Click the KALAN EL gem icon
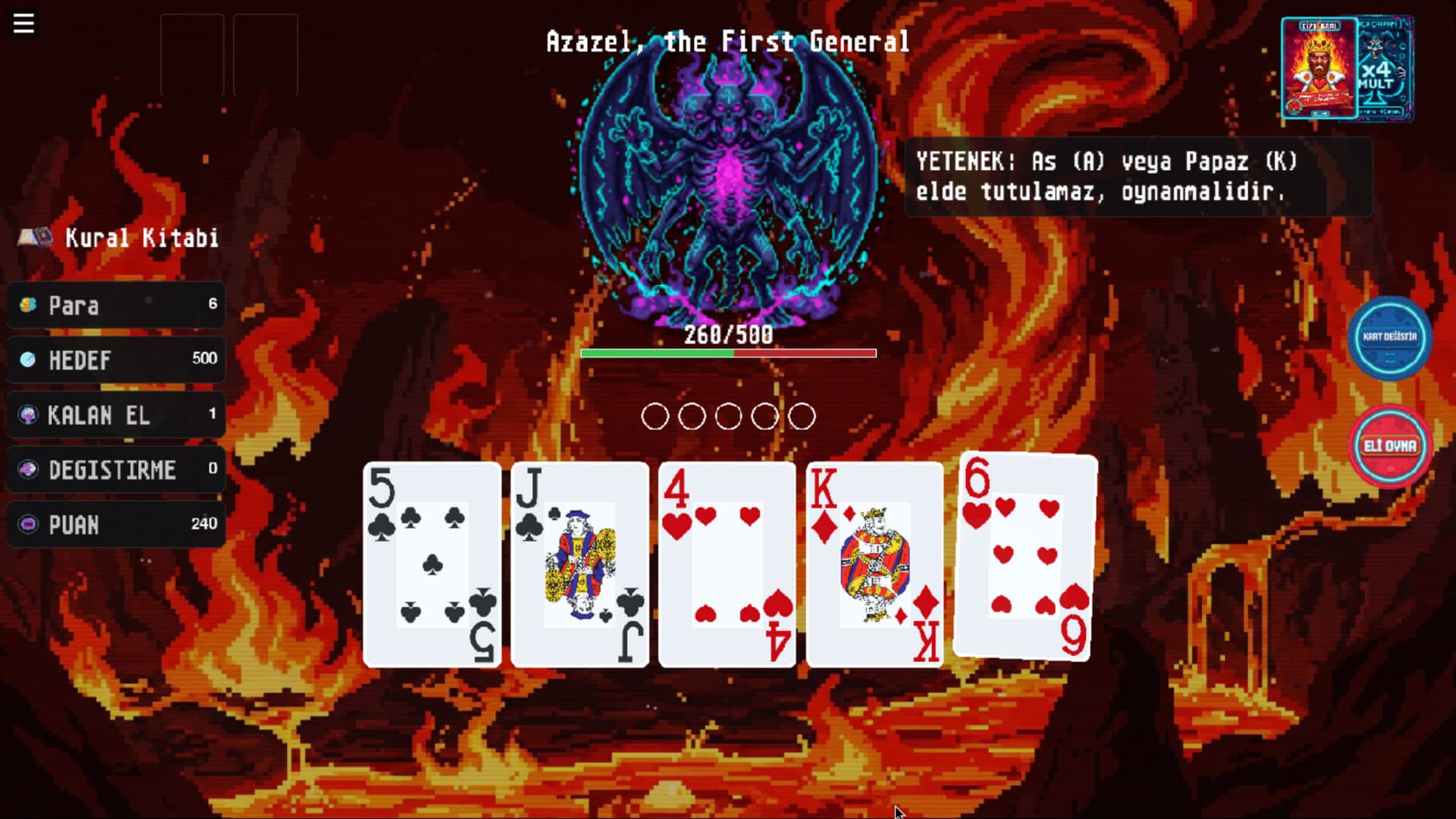 pos(27,414)
